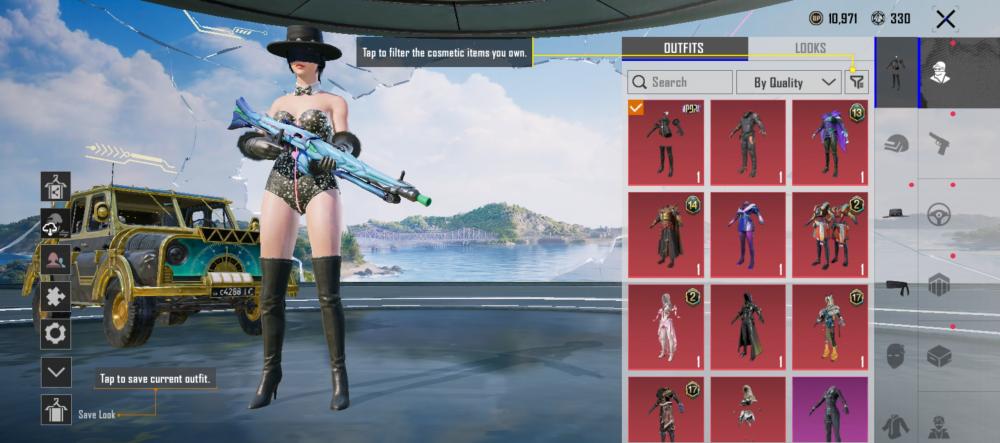This screenshot has height=443, width=1000.
Task: Switch to the Looks tab
Action: point(810,48)
